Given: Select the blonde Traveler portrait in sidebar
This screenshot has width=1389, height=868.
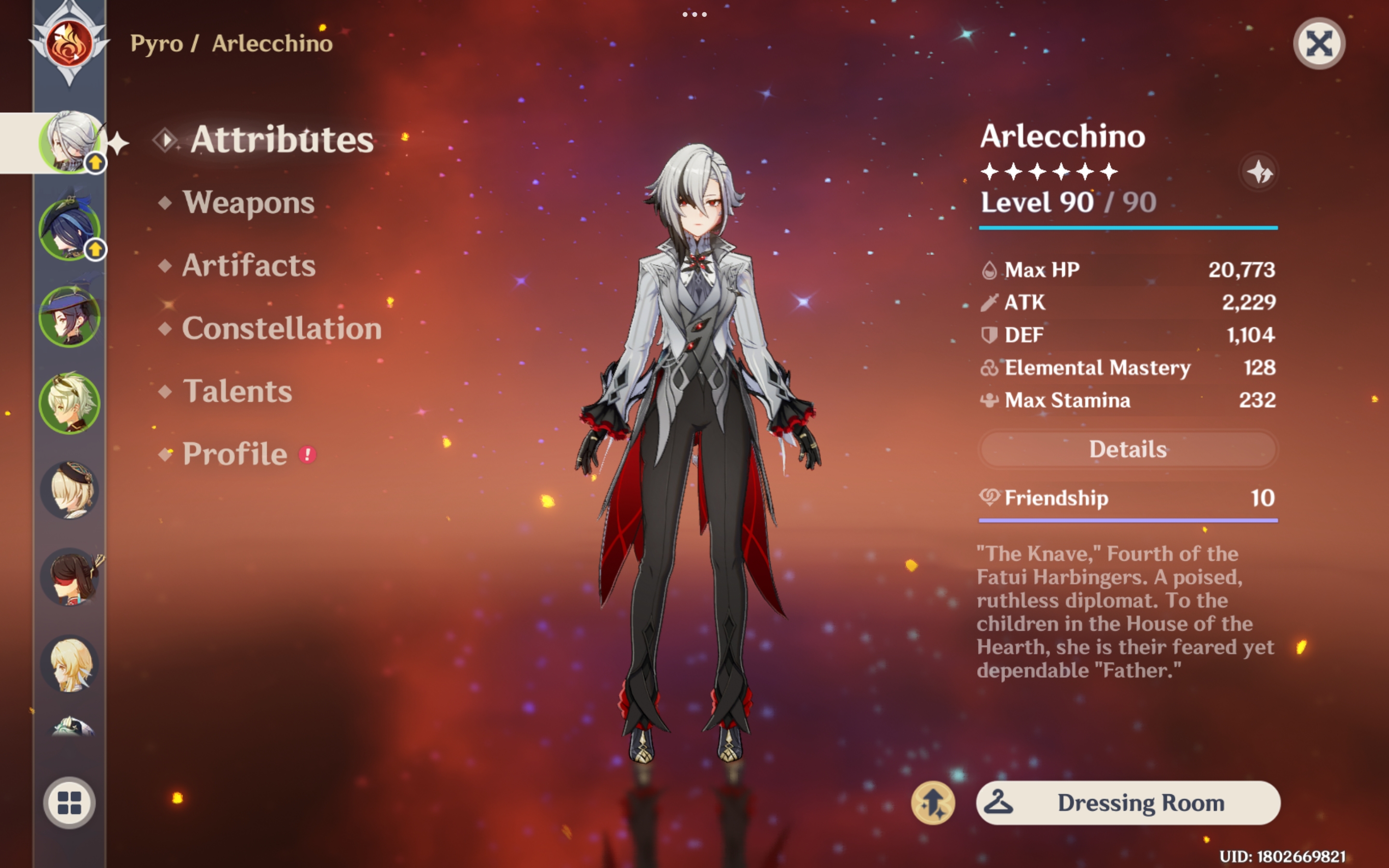Looking at the screenshot, I should point(70,663).
